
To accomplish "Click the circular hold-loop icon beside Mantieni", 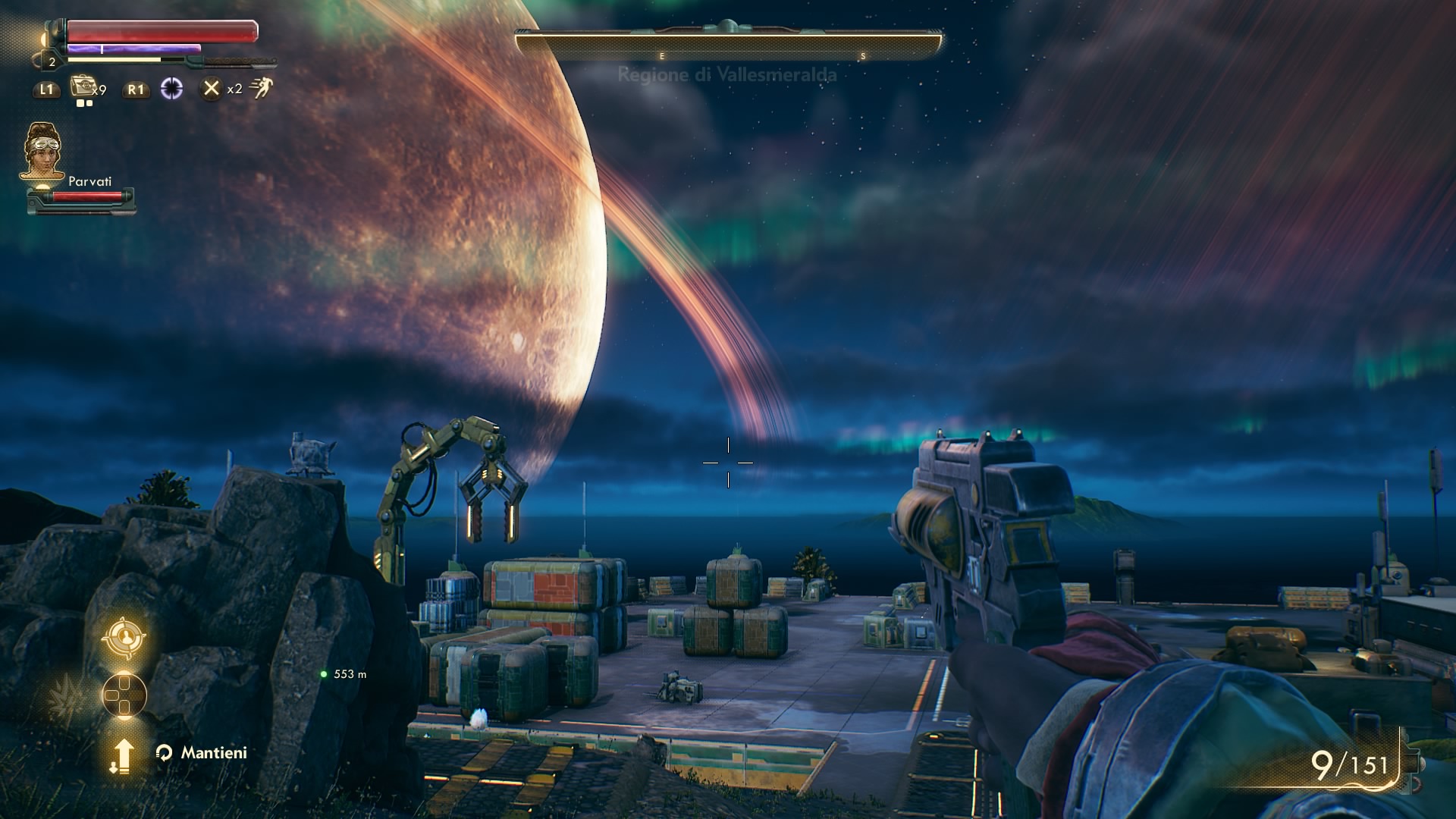I will coord(164,753).
